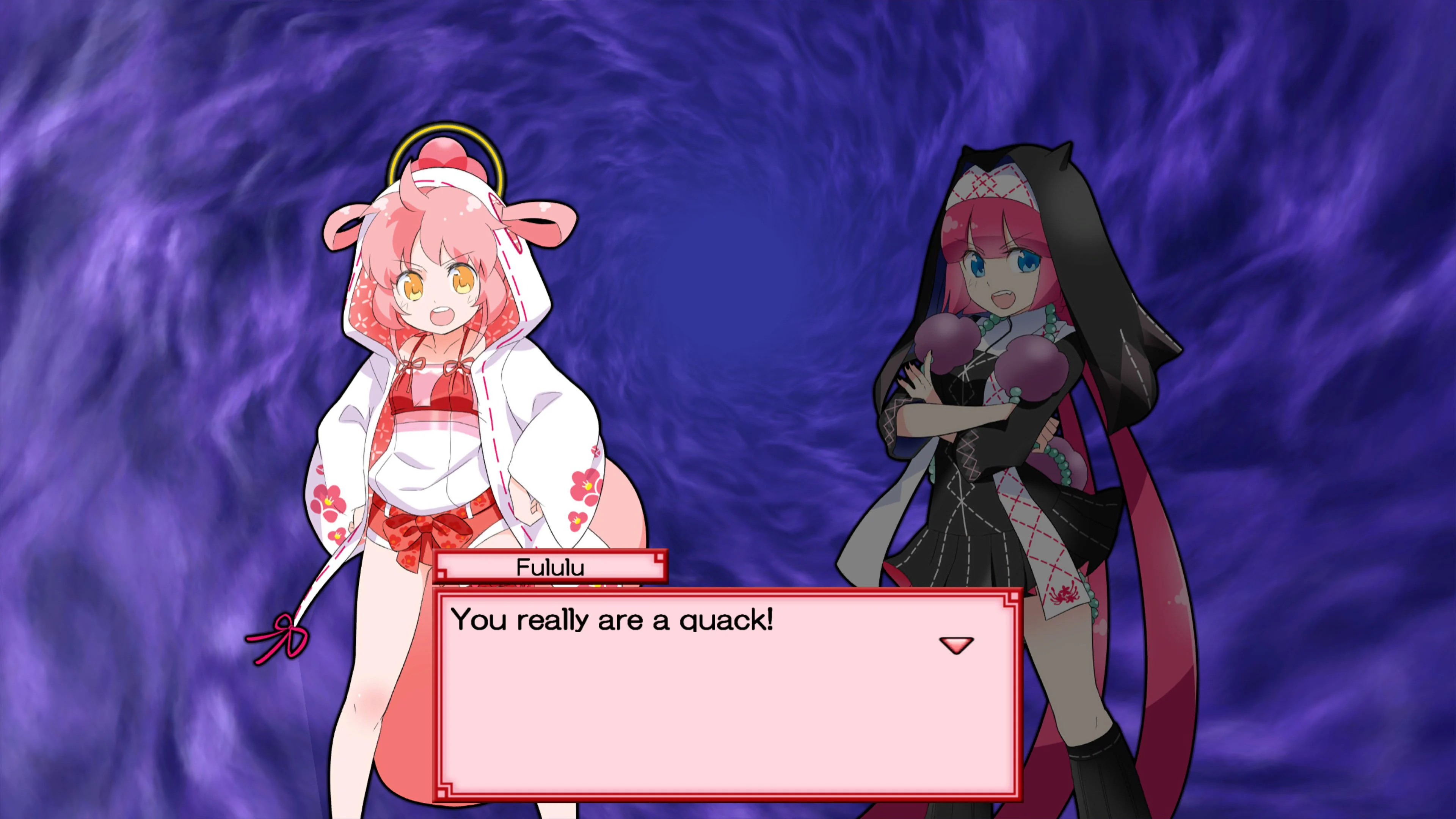This screenshot has width=1456, height=819.
Task: Advance dialogue by clicking the text box
Action: pyautogui.click(x=729, y=706)
